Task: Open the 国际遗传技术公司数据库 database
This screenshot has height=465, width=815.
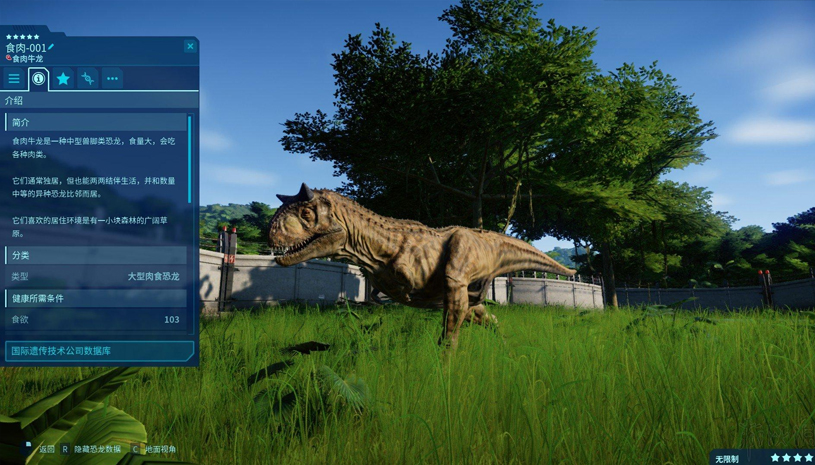Action: [98, 351]
